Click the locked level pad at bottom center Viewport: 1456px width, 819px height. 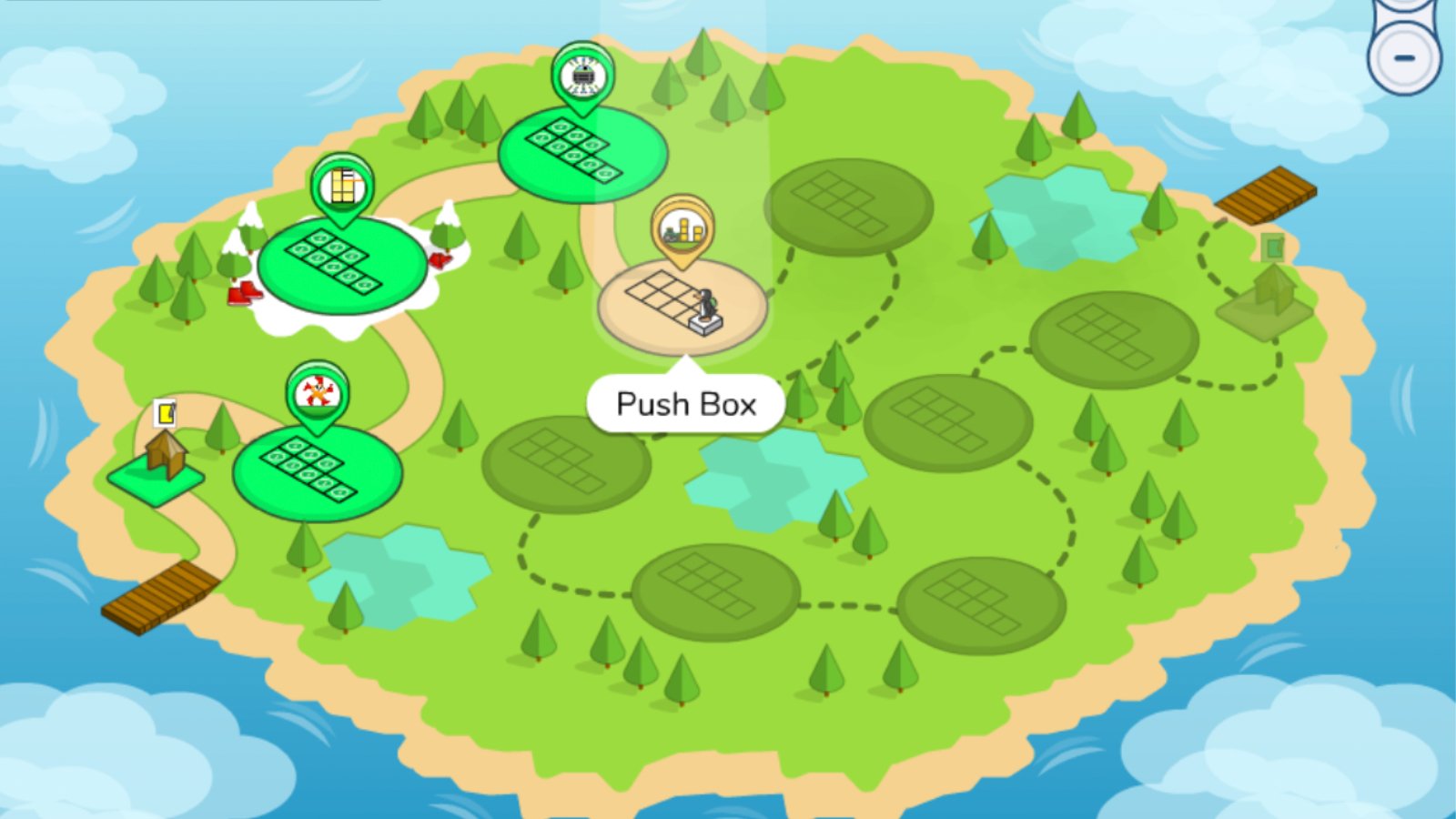point(717,591)
